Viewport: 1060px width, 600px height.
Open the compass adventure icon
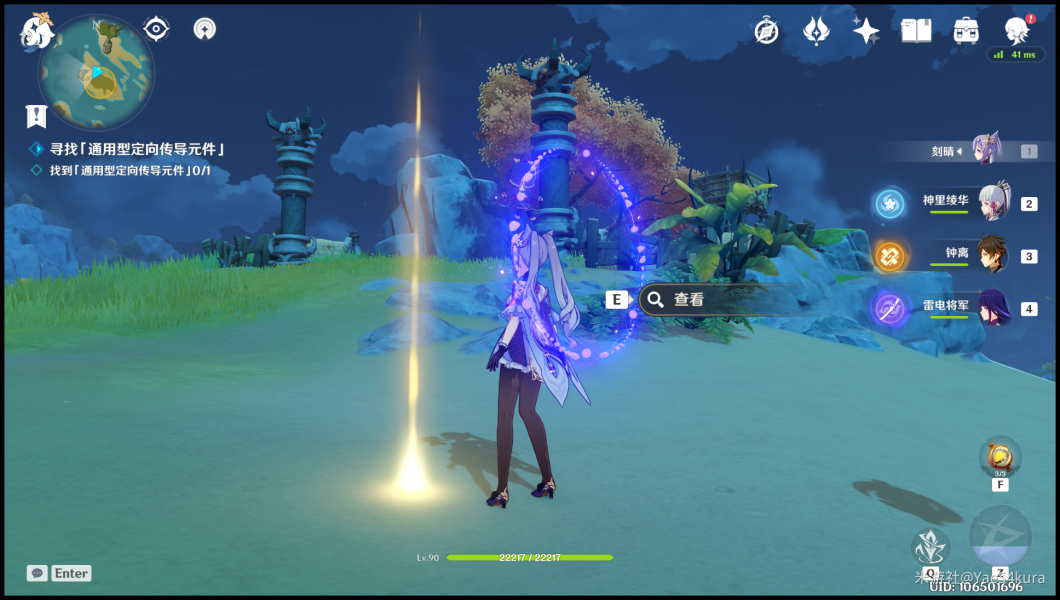coord(767,31)
